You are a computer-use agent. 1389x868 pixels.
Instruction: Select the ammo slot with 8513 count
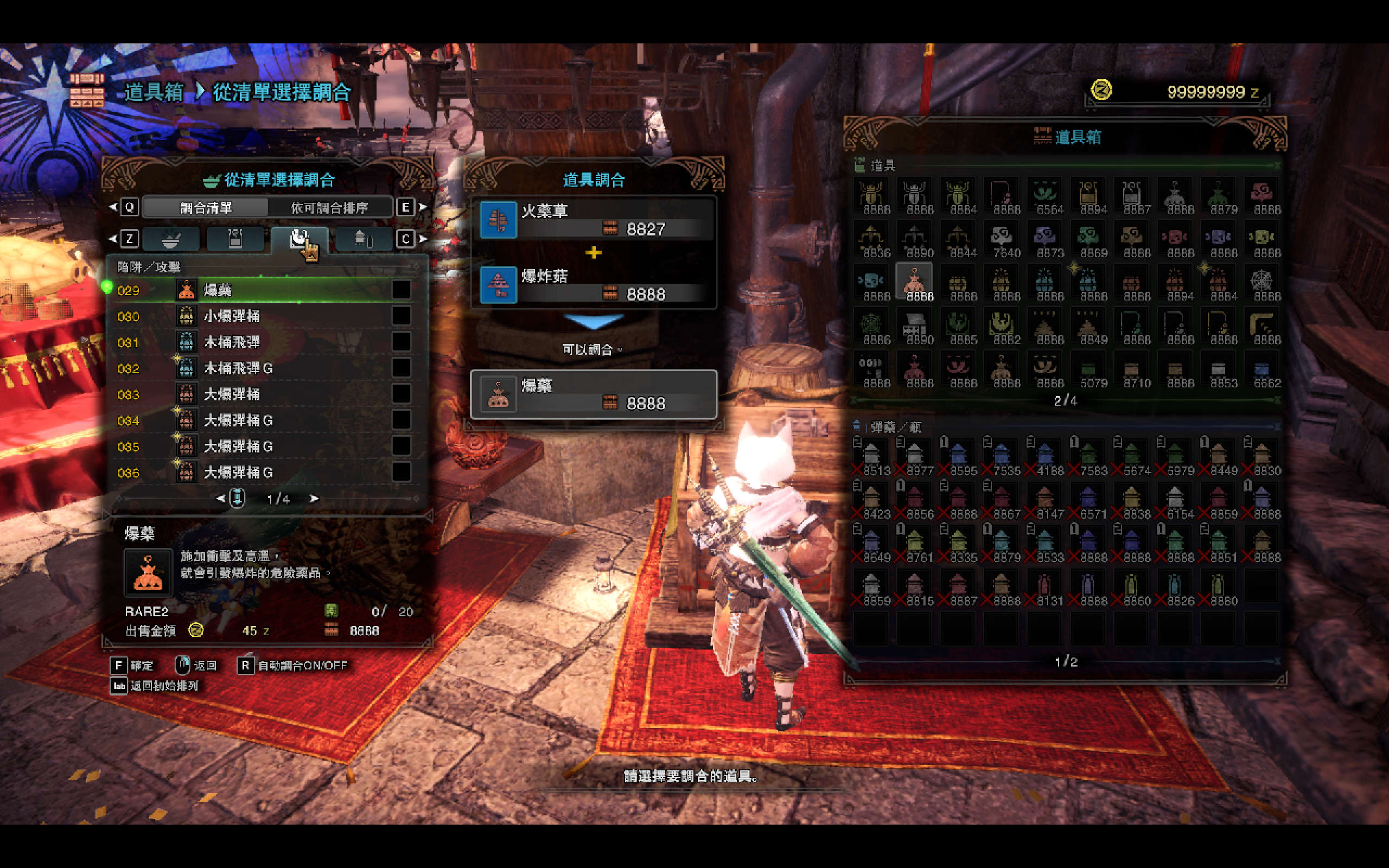coord(871,457)
